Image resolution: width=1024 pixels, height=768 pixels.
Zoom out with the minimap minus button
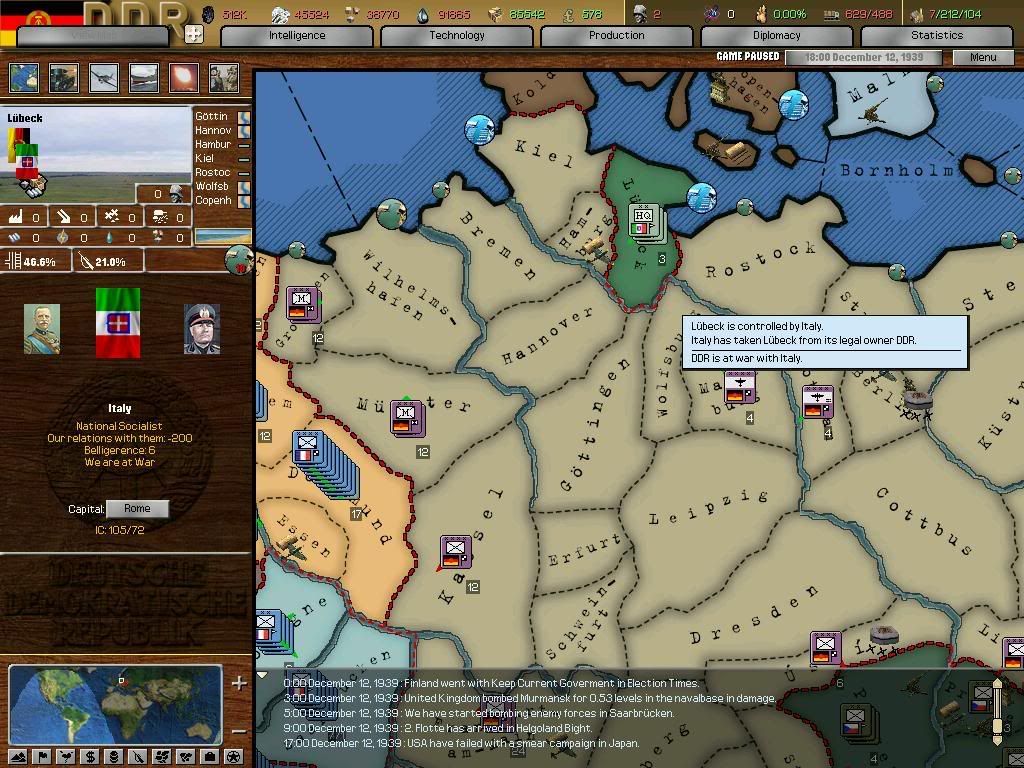(239, 731)
